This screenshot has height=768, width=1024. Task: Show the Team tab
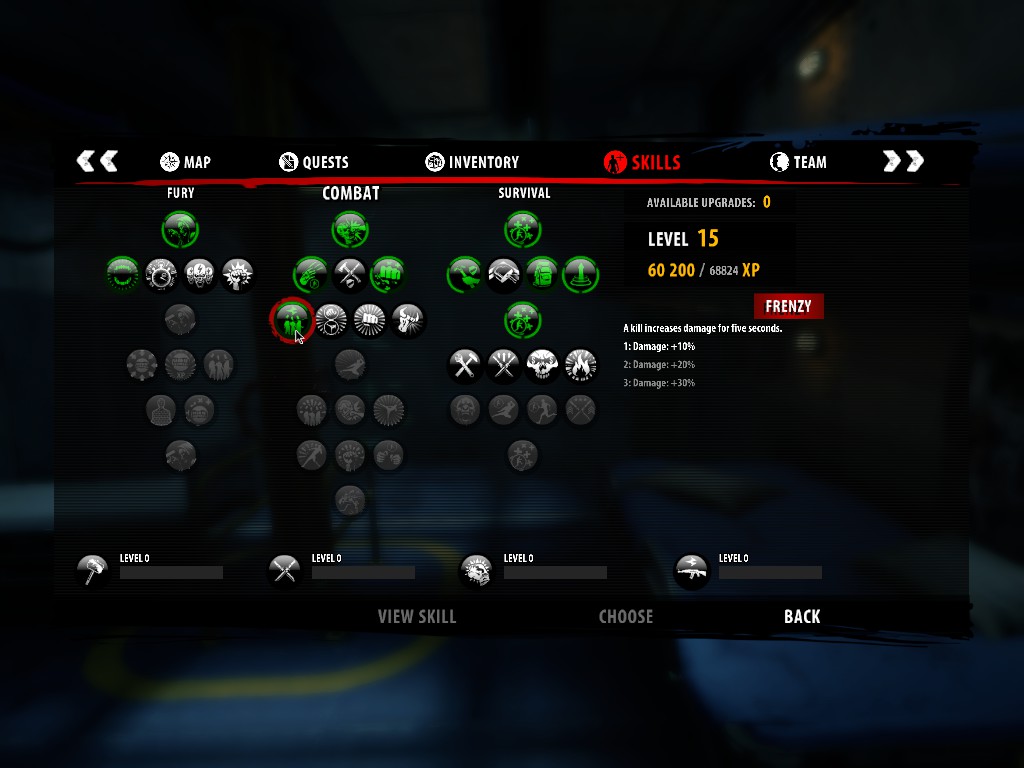(798, 162)
